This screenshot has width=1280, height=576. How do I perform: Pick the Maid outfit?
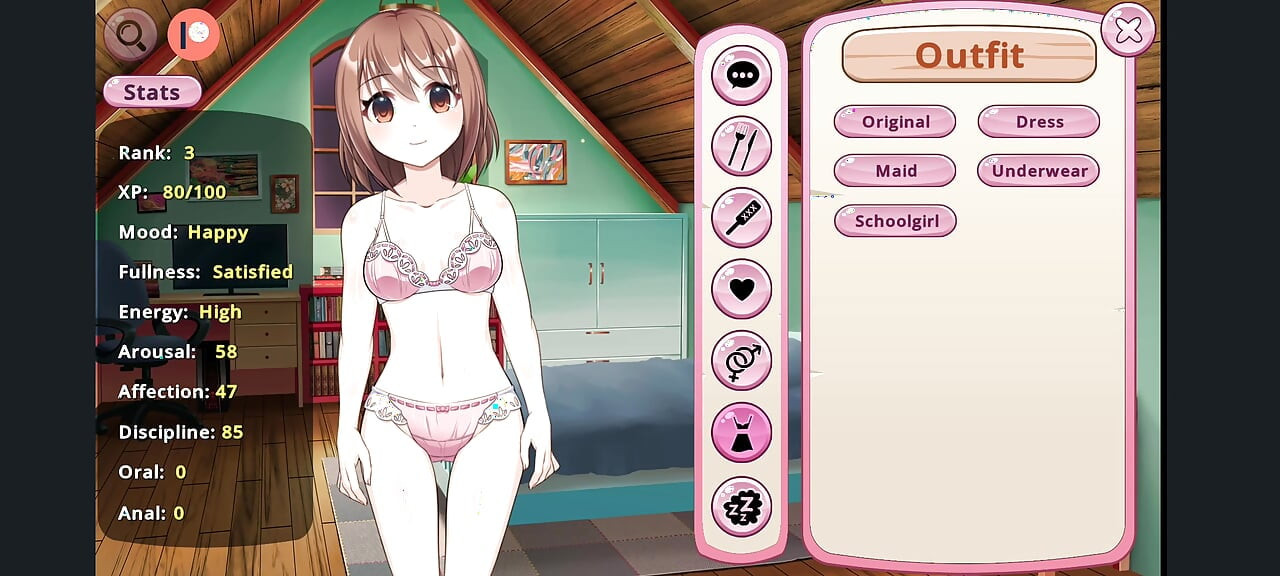point(895,170)
